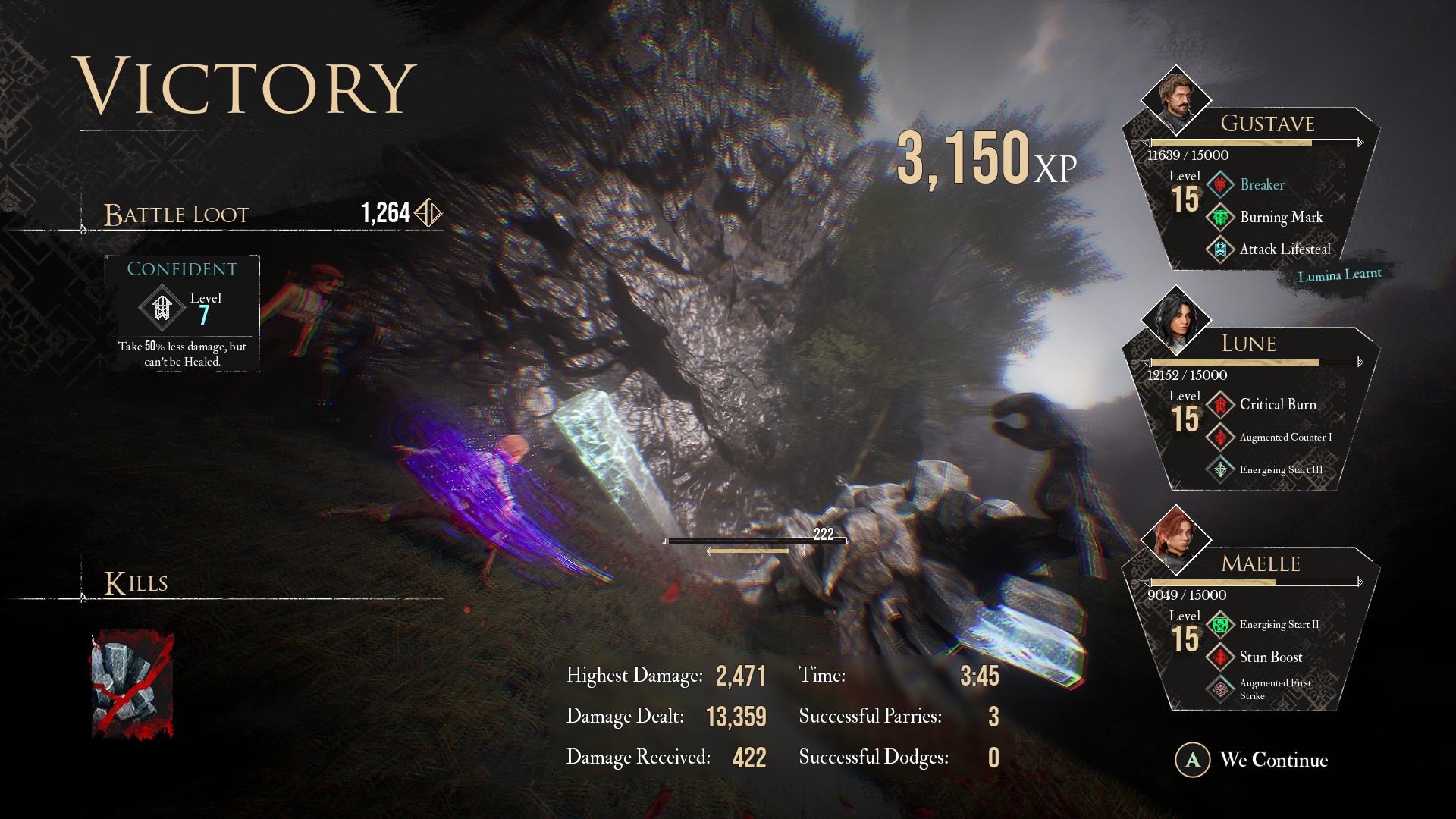Inspect Lune's Critical Burn icon
The height and width of the screenshot is (819, 1456).
1220,405
